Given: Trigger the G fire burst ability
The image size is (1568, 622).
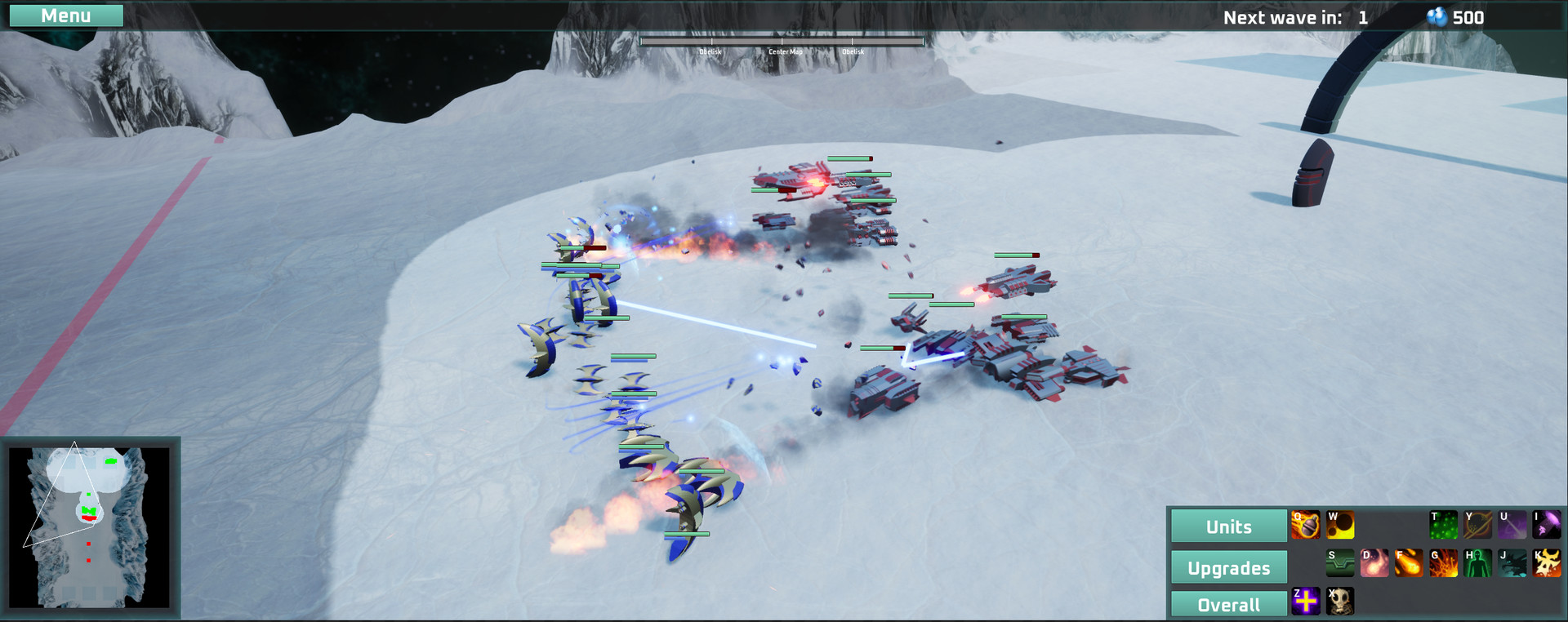Looking at the screenshot, I should click(x=1443, y=562).
